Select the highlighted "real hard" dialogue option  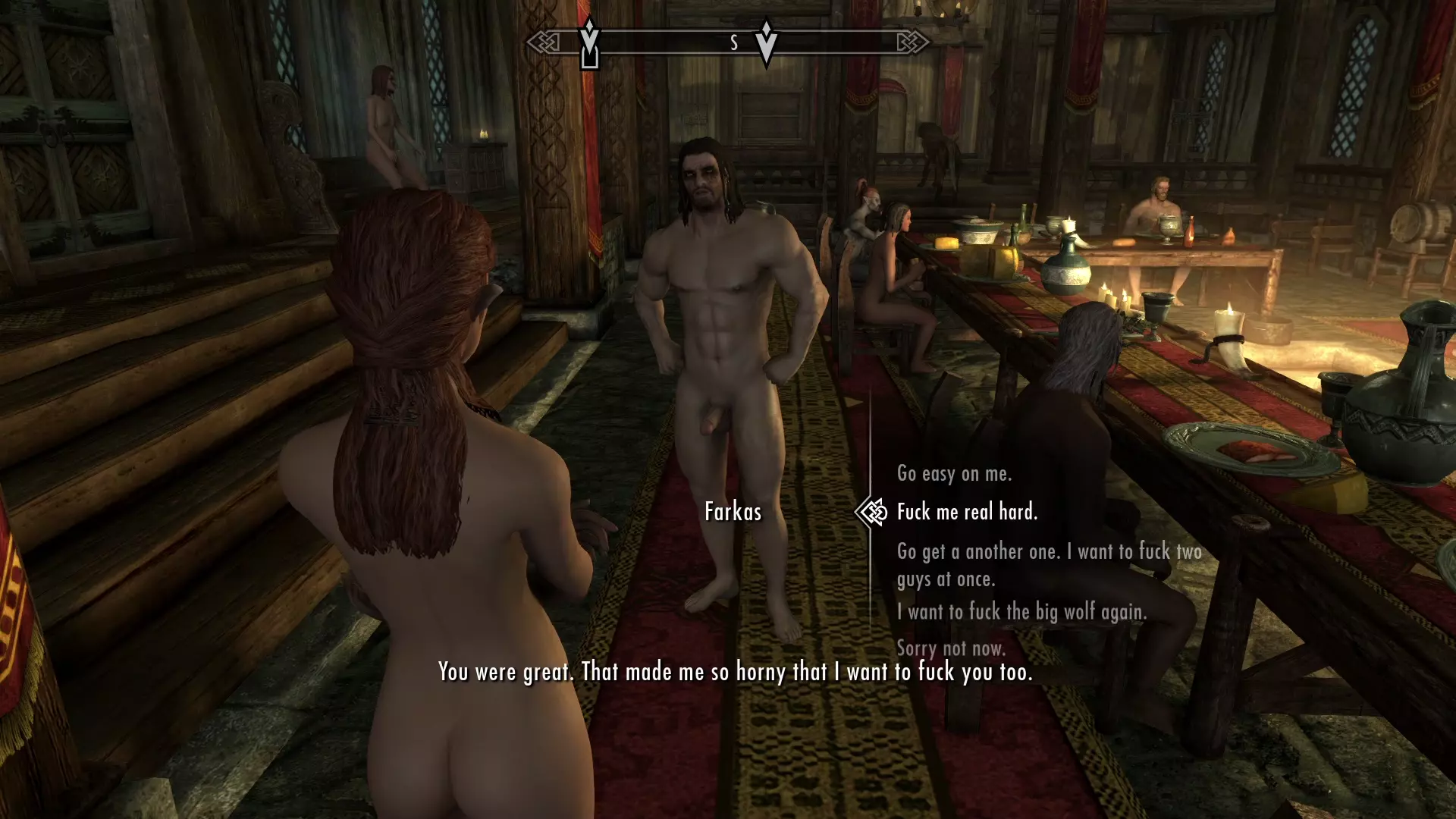(967, 512)
